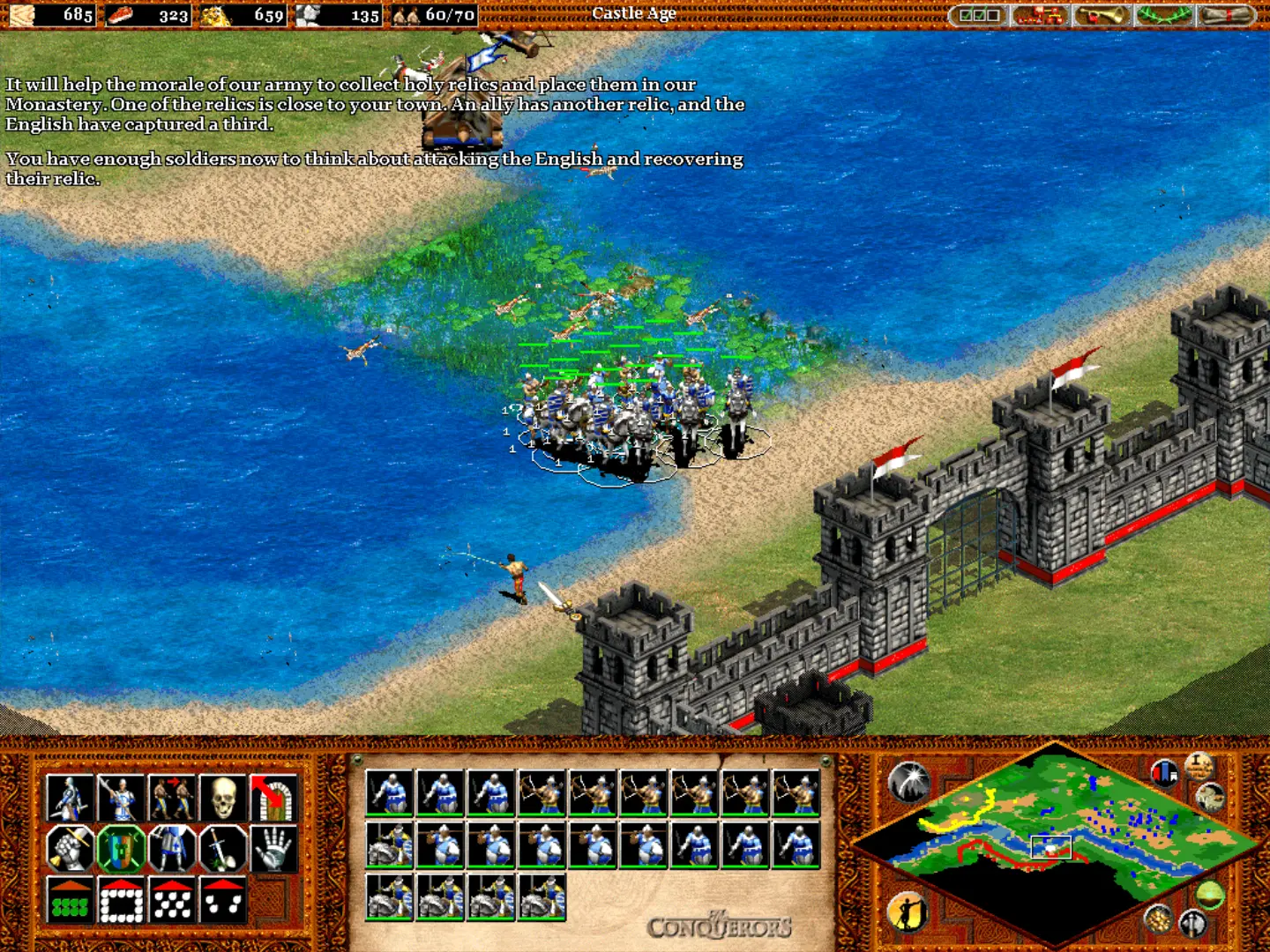
Task: Activate the Follow command
Action: click(x=172, y=798)
